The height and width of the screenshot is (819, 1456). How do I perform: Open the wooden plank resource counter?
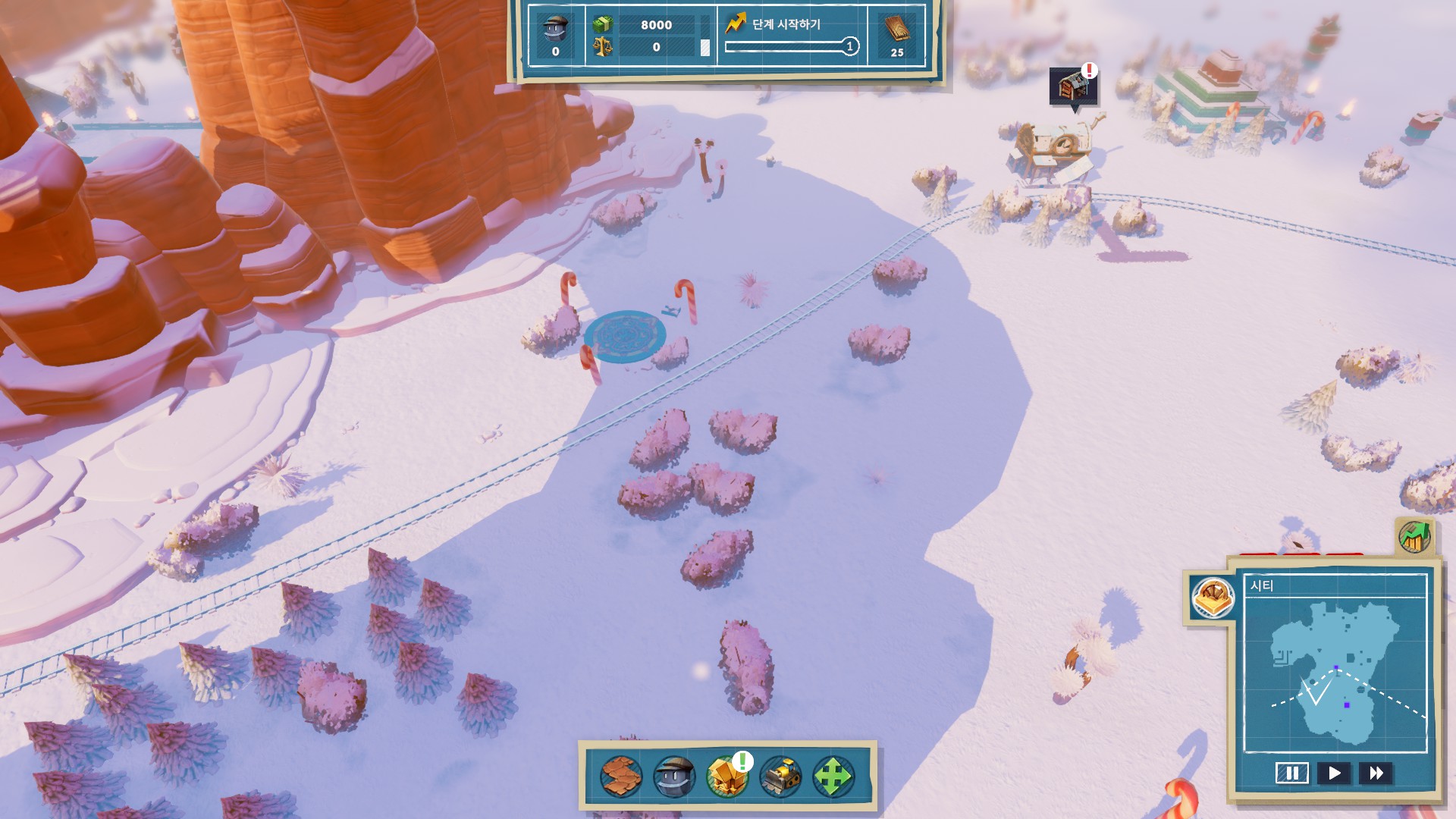coord(897,35)
